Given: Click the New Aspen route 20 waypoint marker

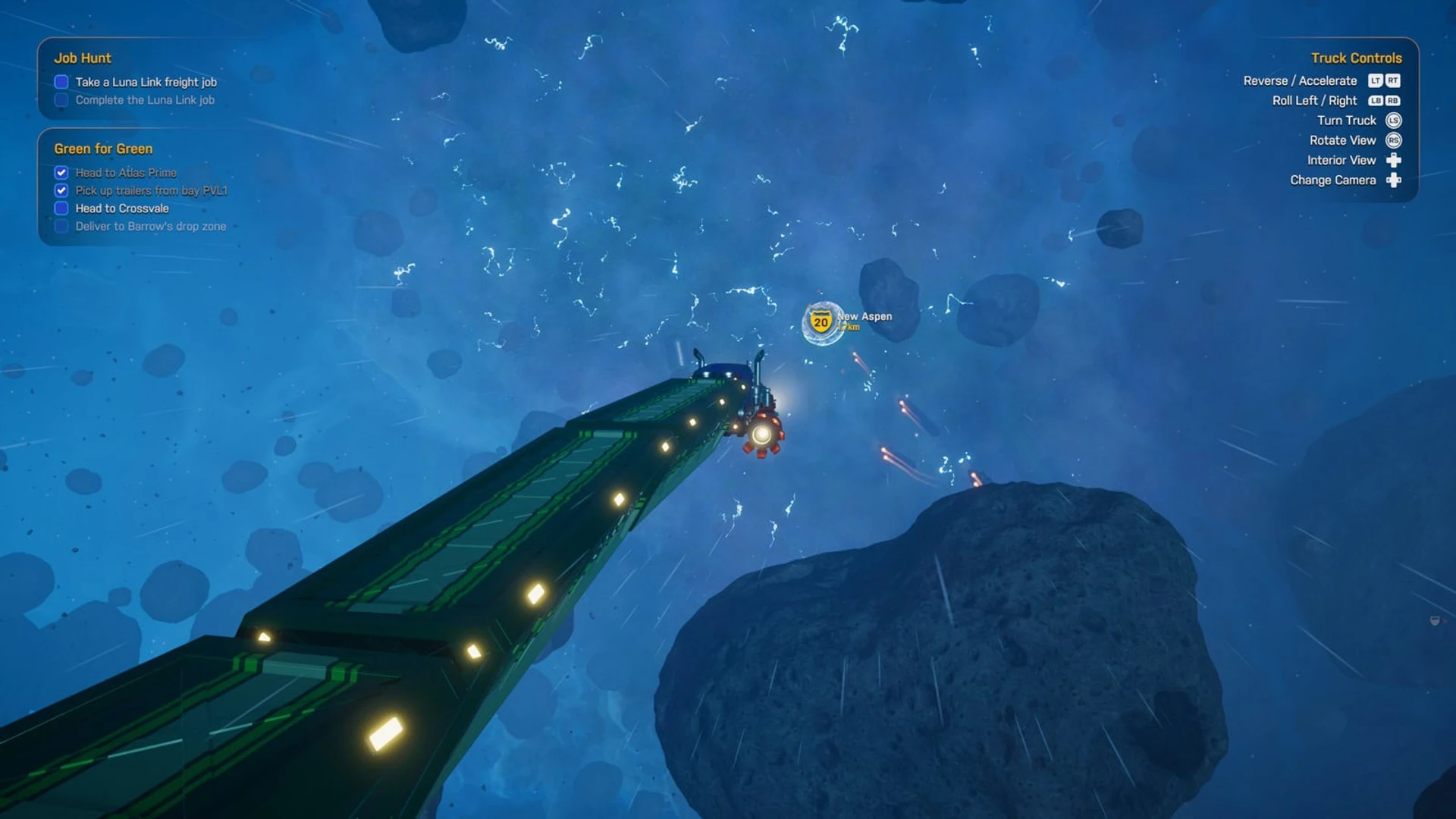Looking at the screenshot, I should tap(821, 322).
